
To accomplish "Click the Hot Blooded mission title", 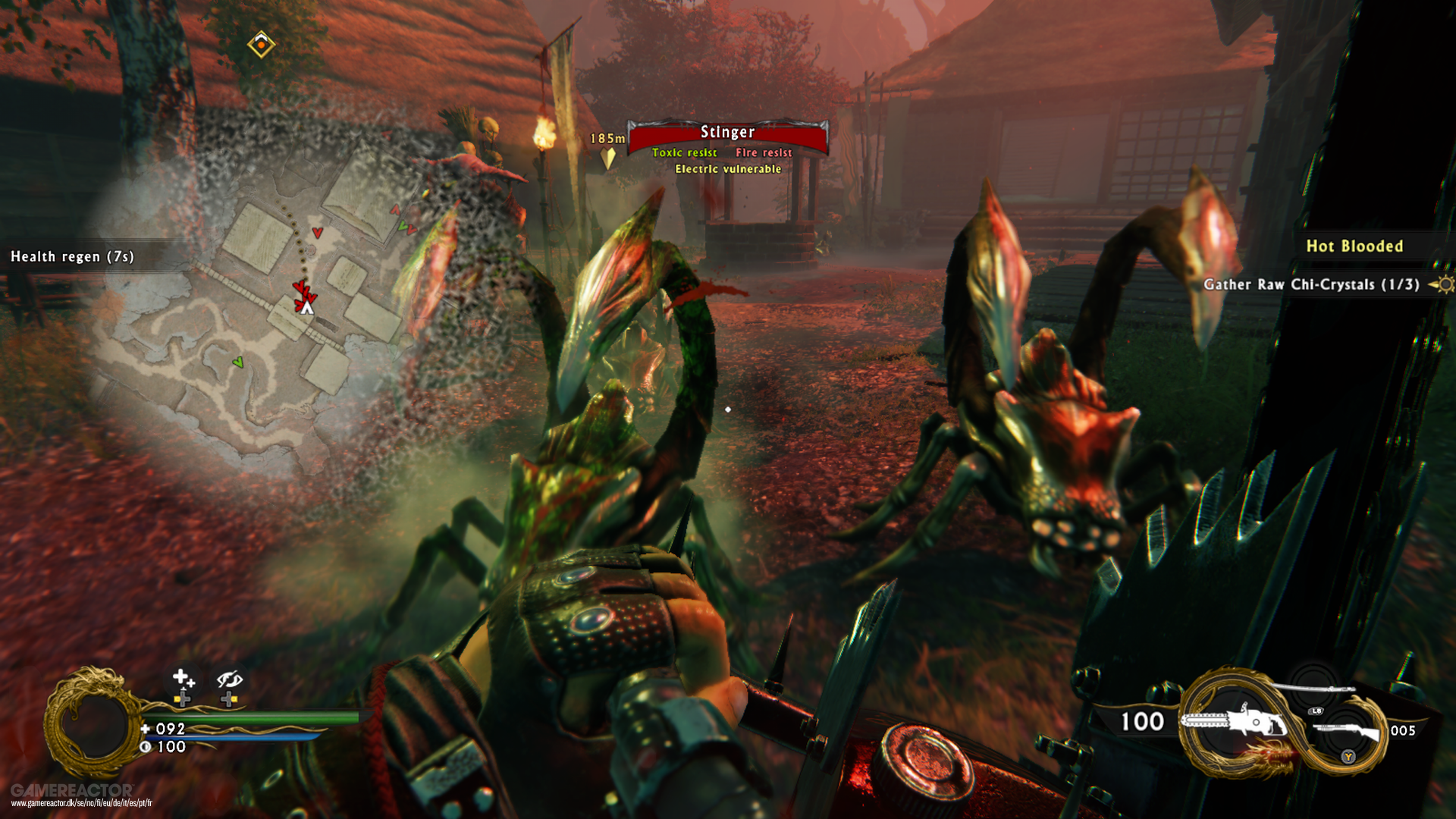I will click(1354, 246).
